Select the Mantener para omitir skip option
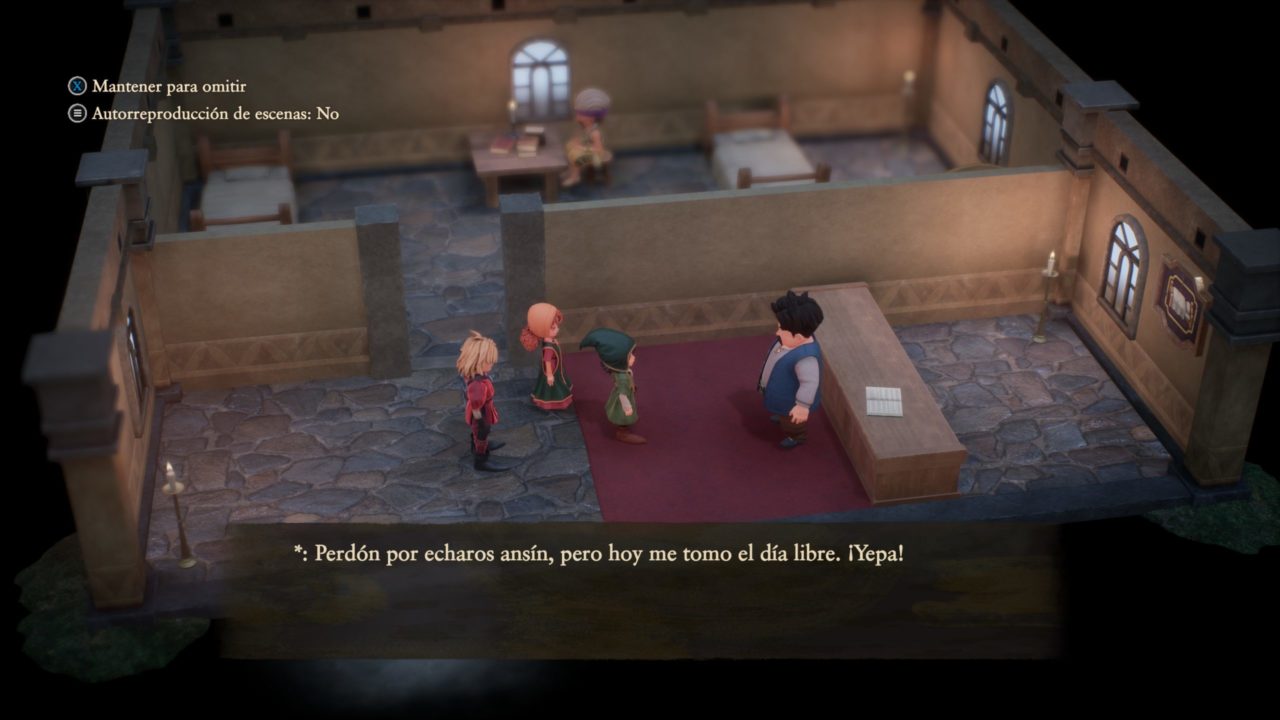 click(158, 87)
